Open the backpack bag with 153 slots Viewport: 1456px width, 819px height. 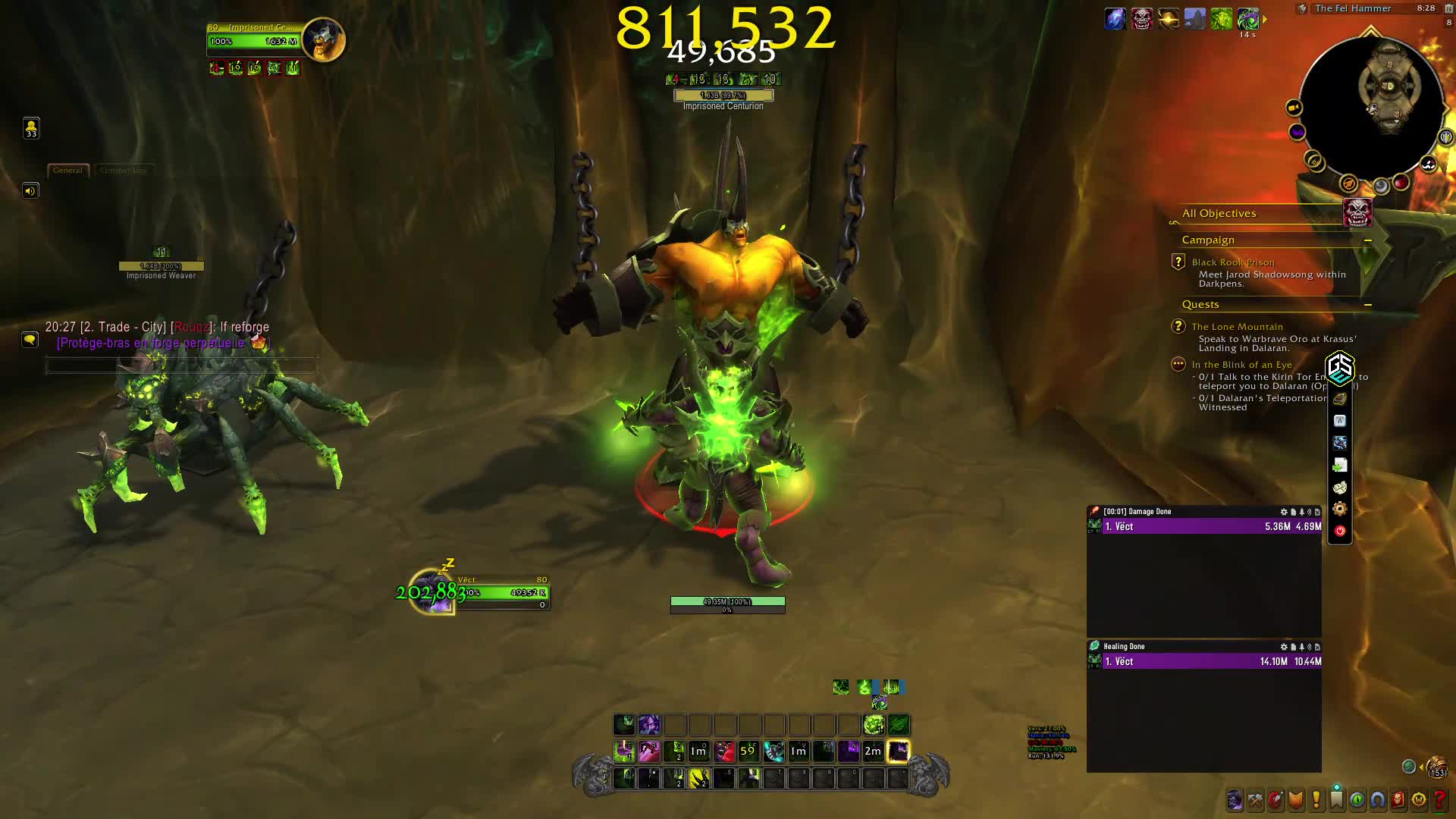1436,767
